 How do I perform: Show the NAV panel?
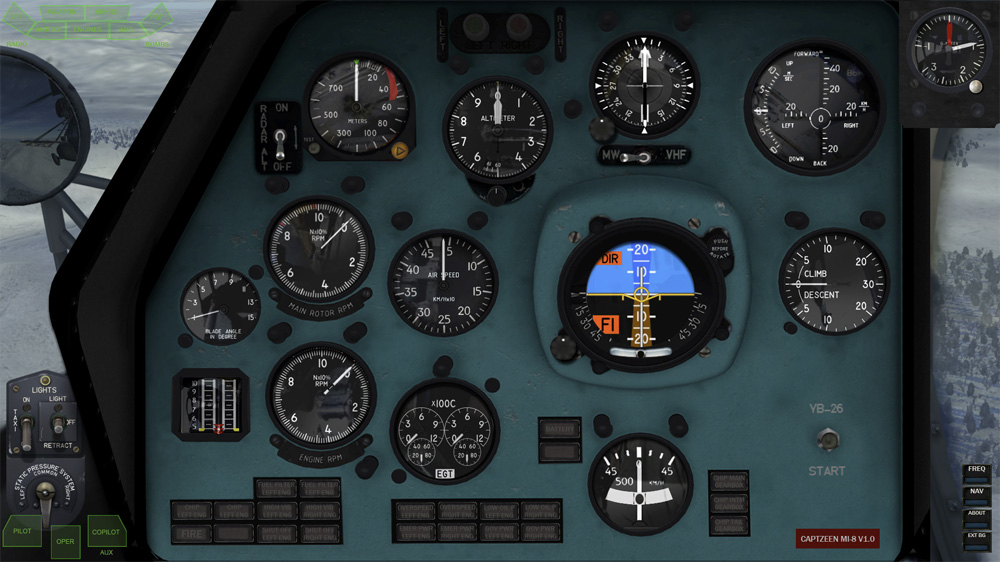pyautogui.click(x=976, y=491)
